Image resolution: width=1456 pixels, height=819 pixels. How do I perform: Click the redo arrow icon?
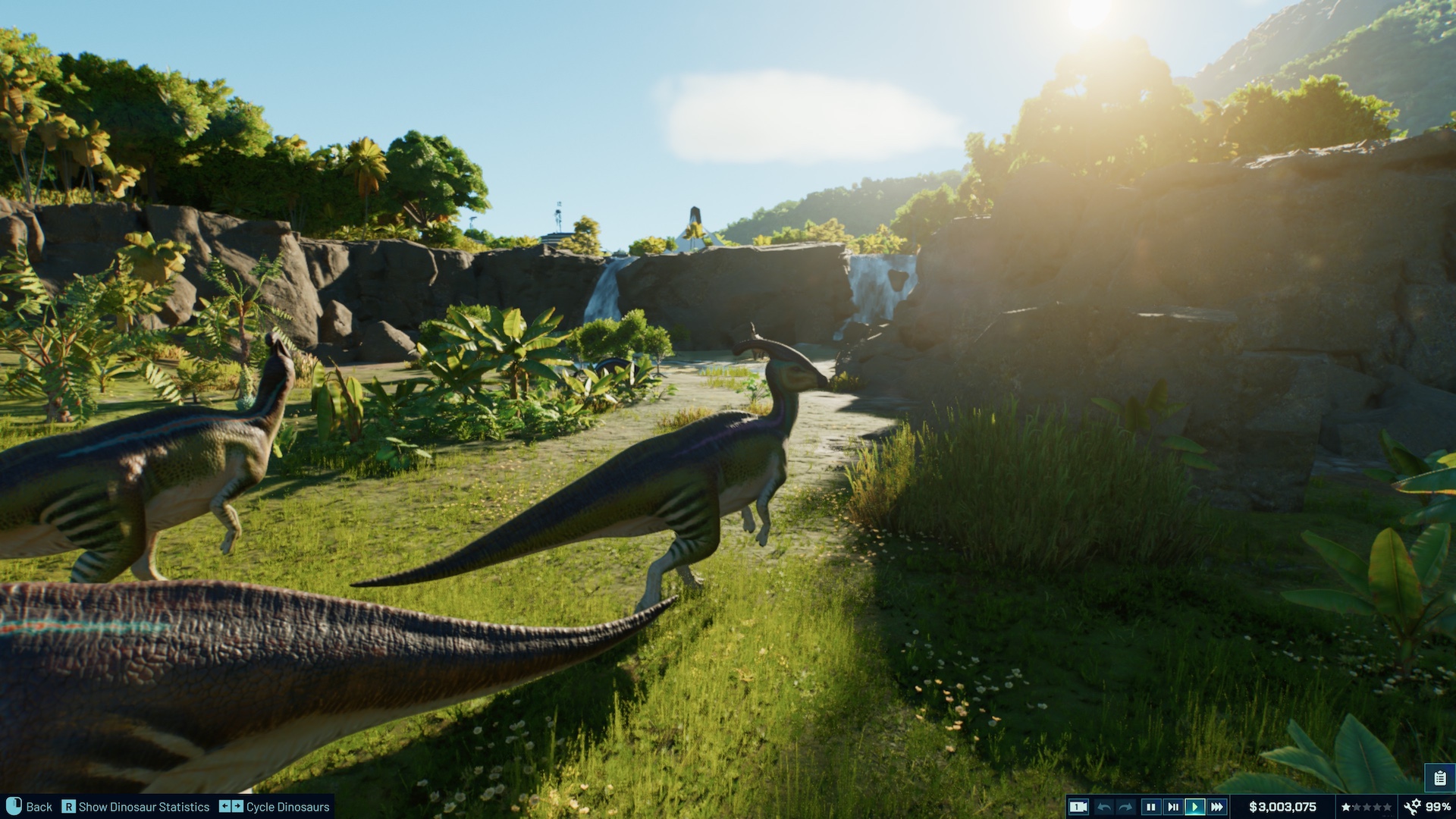(x=1124, y=806)
